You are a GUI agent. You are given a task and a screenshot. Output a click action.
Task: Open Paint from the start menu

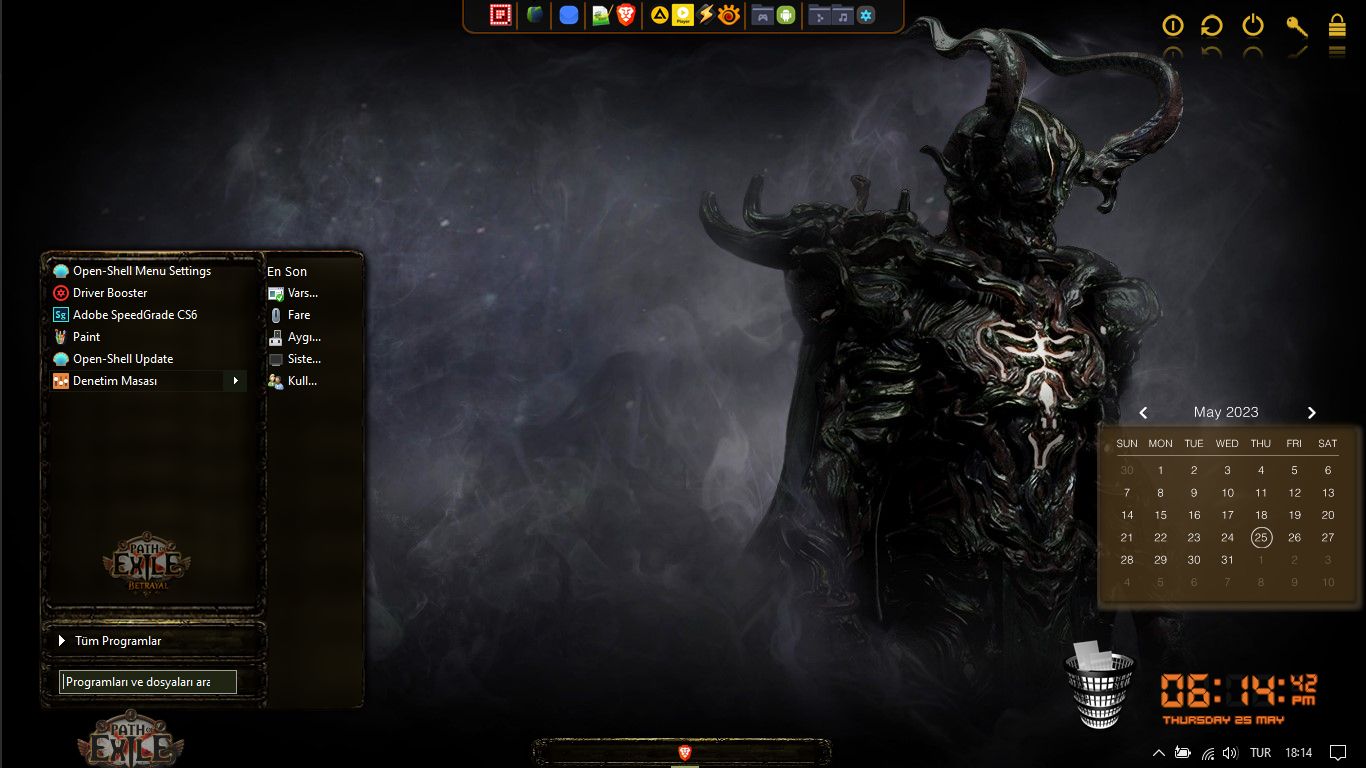pos(86,337)
